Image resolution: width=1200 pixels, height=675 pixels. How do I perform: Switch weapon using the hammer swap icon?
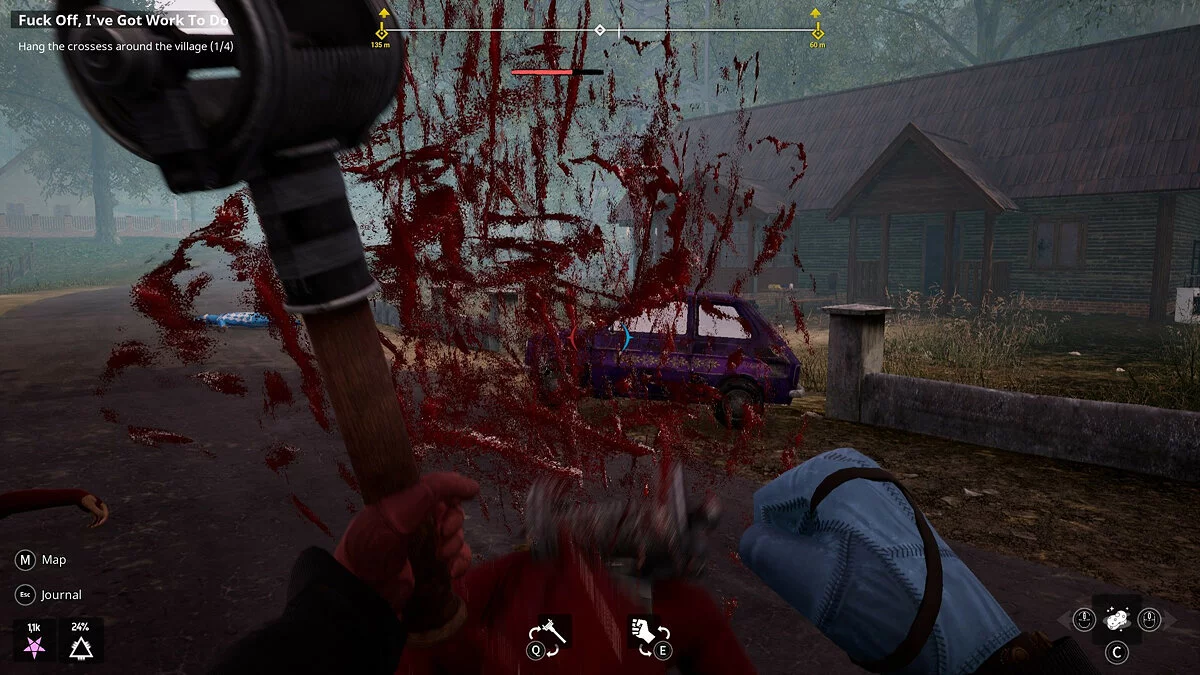(551, 632)
